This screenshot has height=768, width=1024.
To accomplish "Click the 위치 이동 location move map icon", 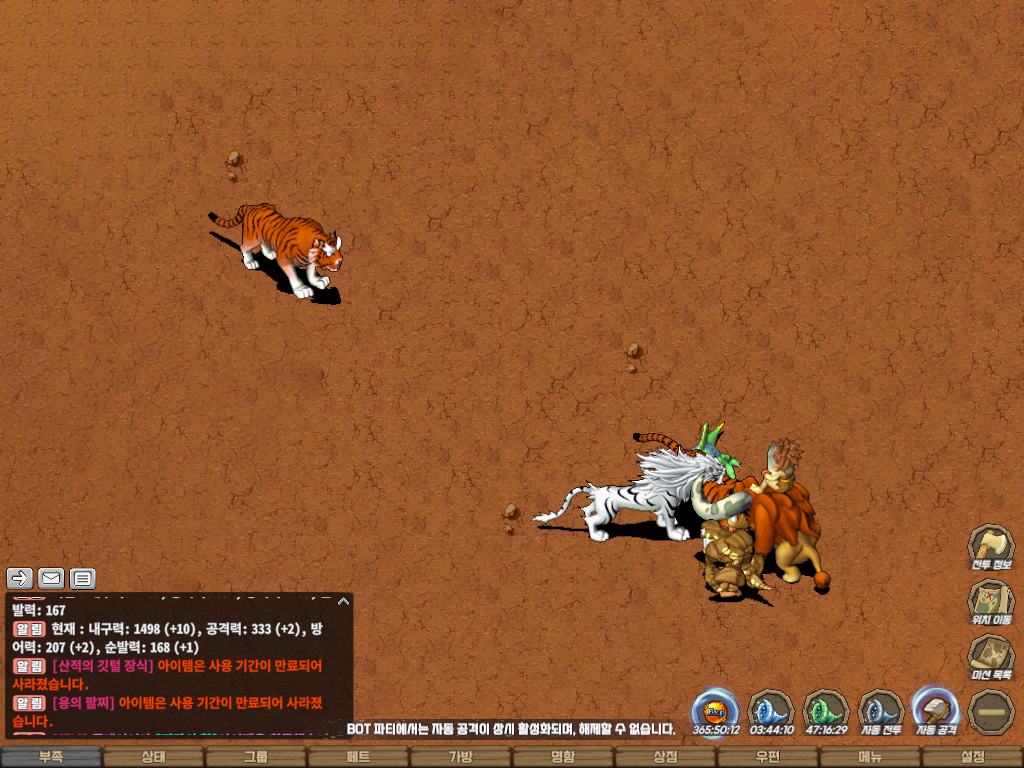I will (x=990, y=602).
